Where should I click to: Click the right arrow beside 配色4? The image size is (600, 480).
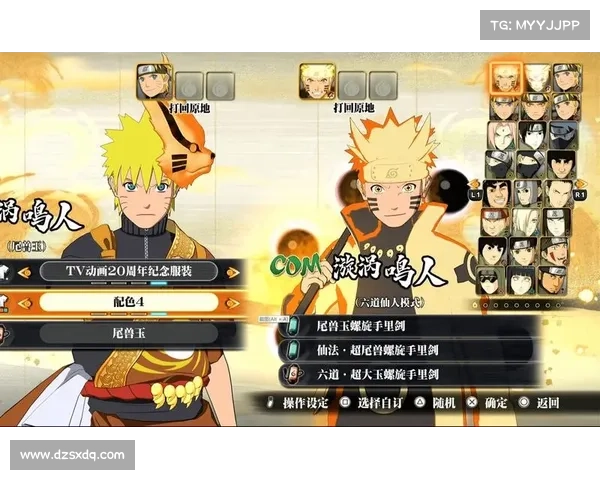pos(233,301)
